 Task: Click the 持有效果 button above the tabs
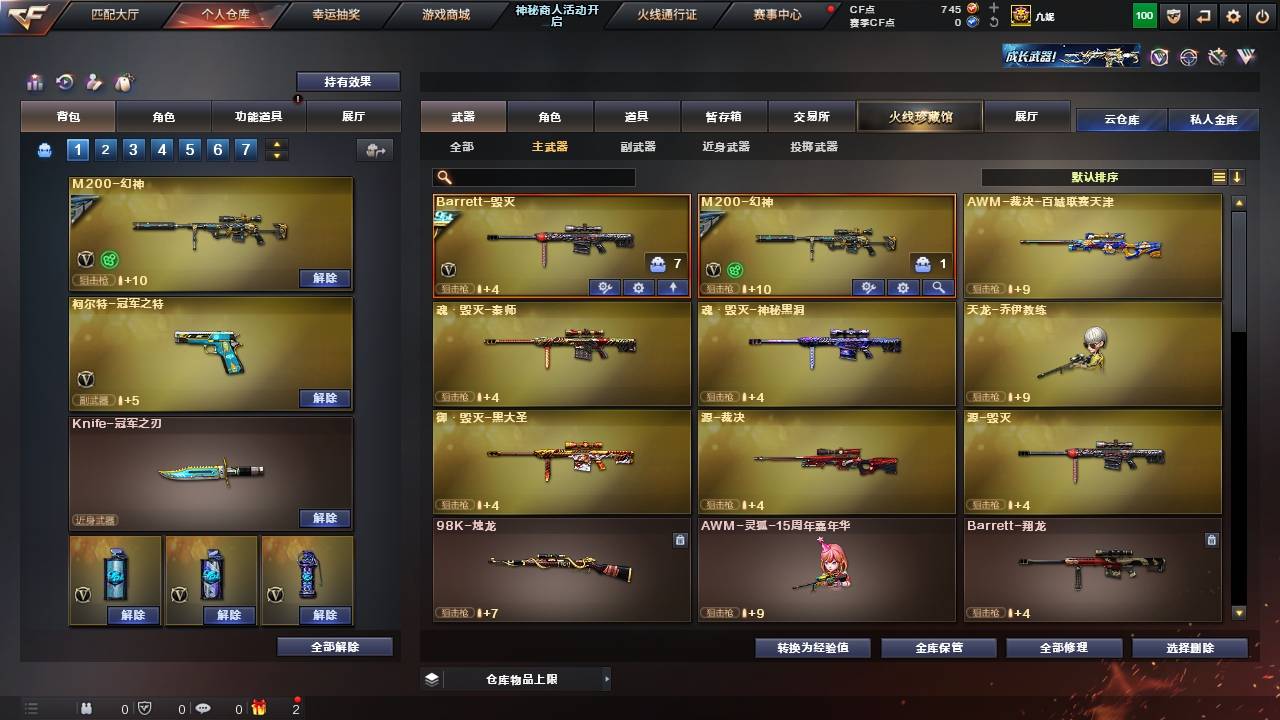pyautogui.click(x=347, y=81)
